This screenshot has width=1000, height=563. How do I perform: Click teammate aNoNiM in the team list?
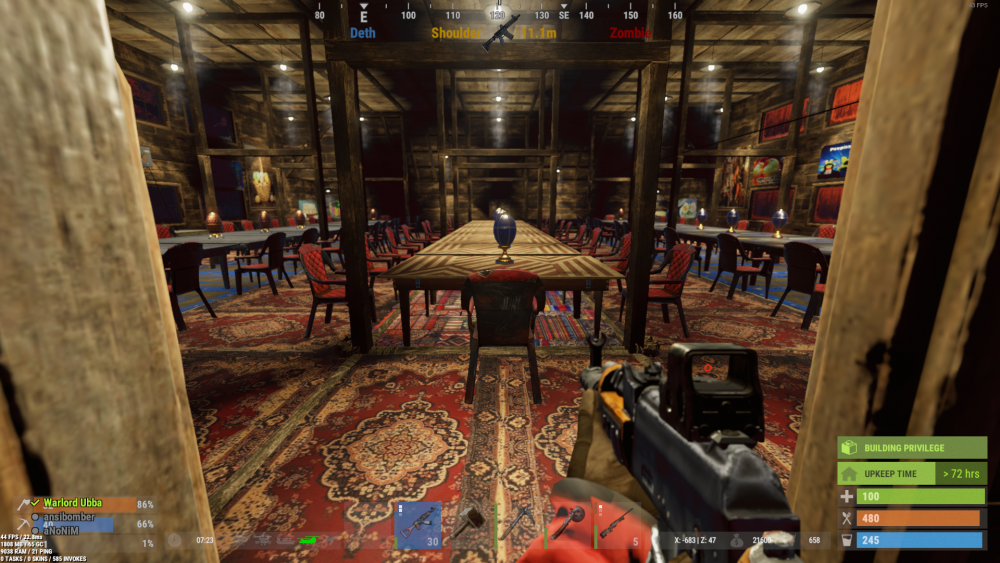pos(60,530)
